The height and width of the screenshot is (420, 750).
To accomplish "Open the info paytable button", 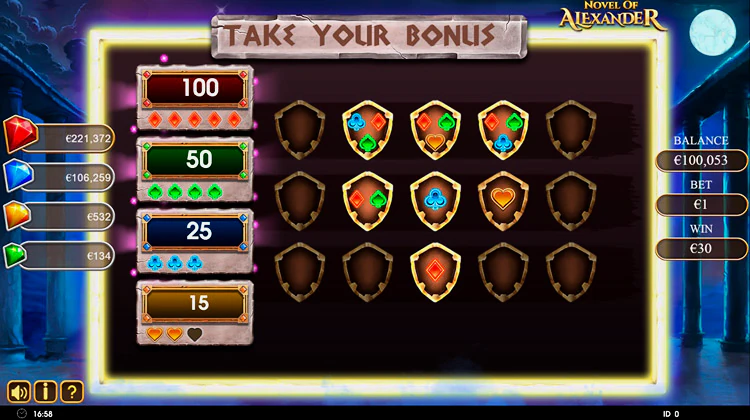I will 45,391.
